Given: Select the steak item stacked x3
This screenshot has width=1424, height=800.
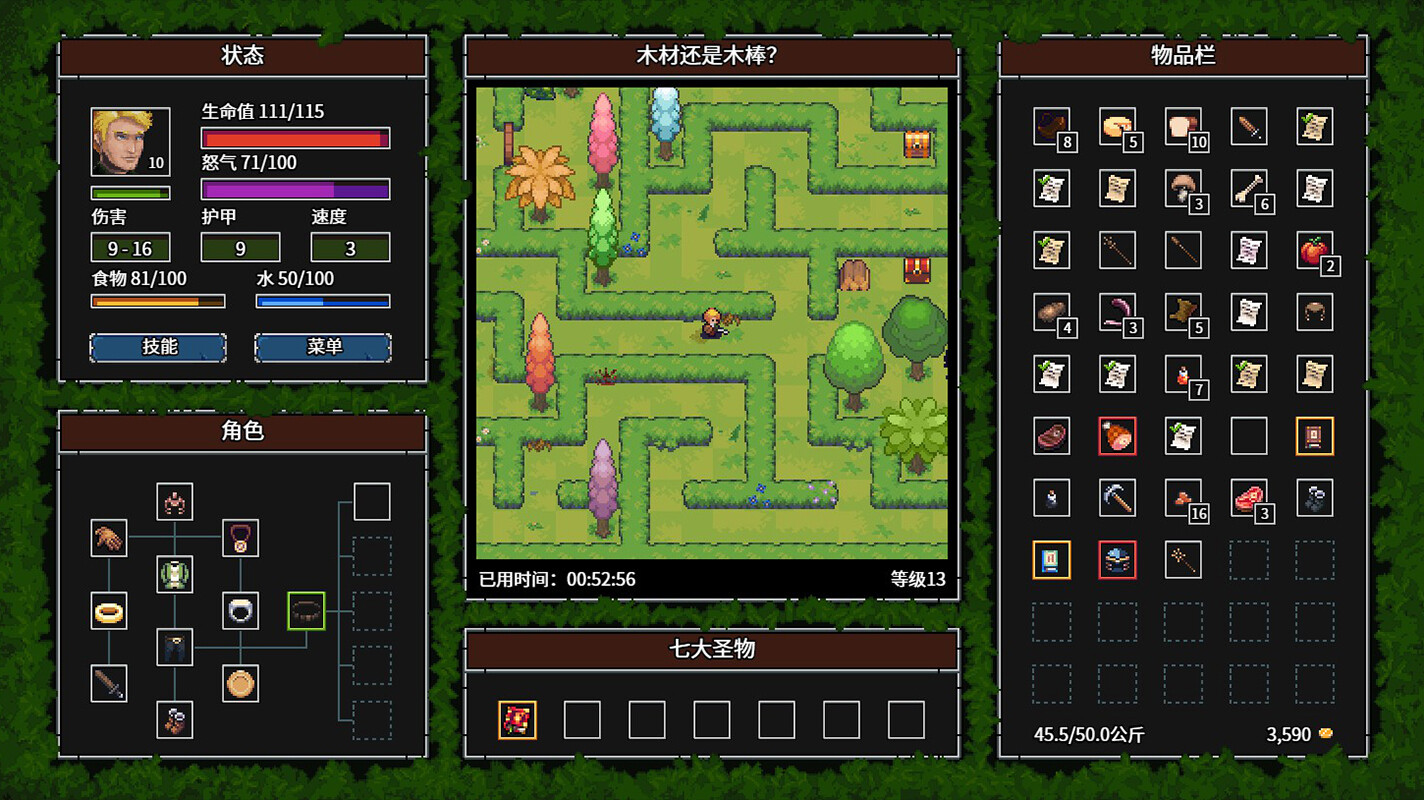Looking at the screenshot, I should (x=1249, y=499).
